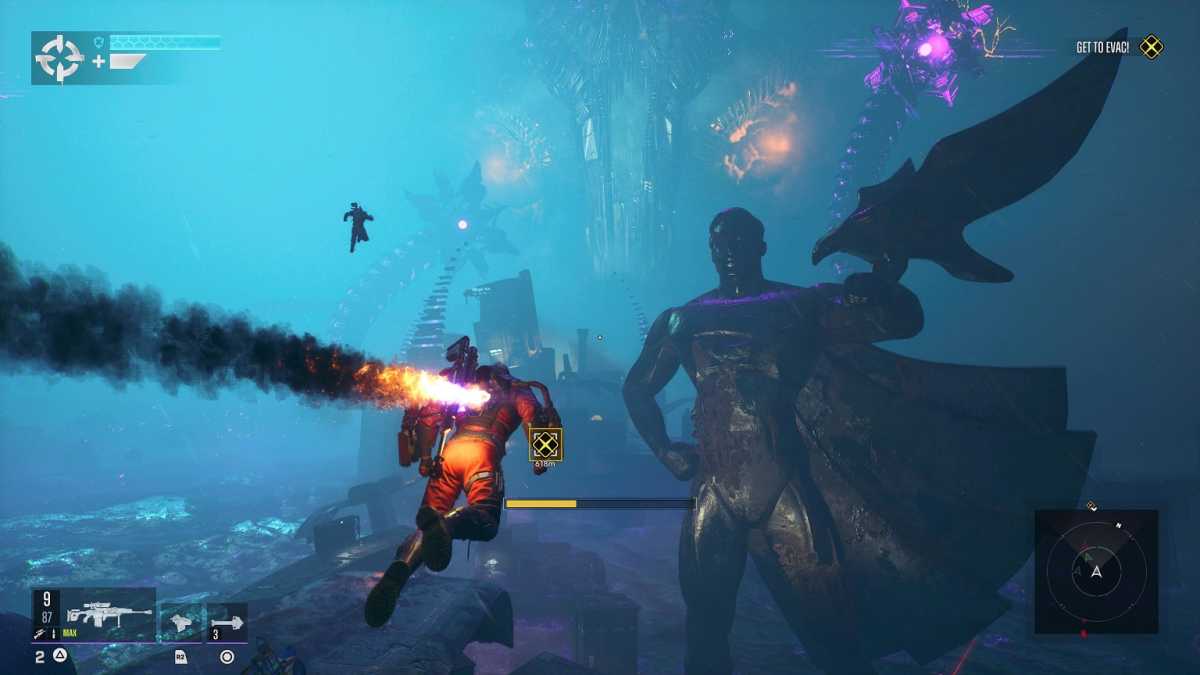Viewport: 1200px width, 675px height.
Task: Click the Get to Evac objective tracker
Action: click(1118, 47)
